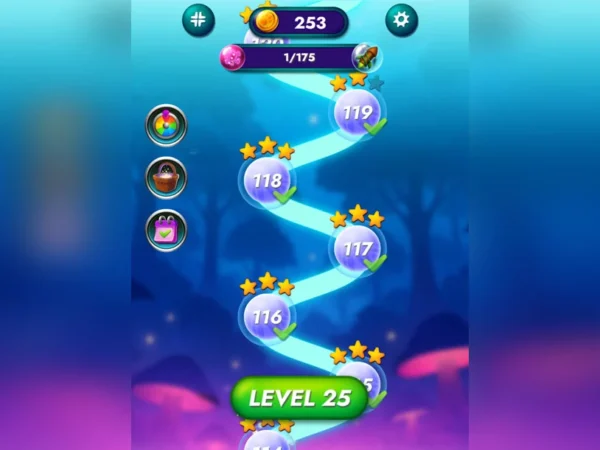Select level 118 bubble

click(267, 181)
